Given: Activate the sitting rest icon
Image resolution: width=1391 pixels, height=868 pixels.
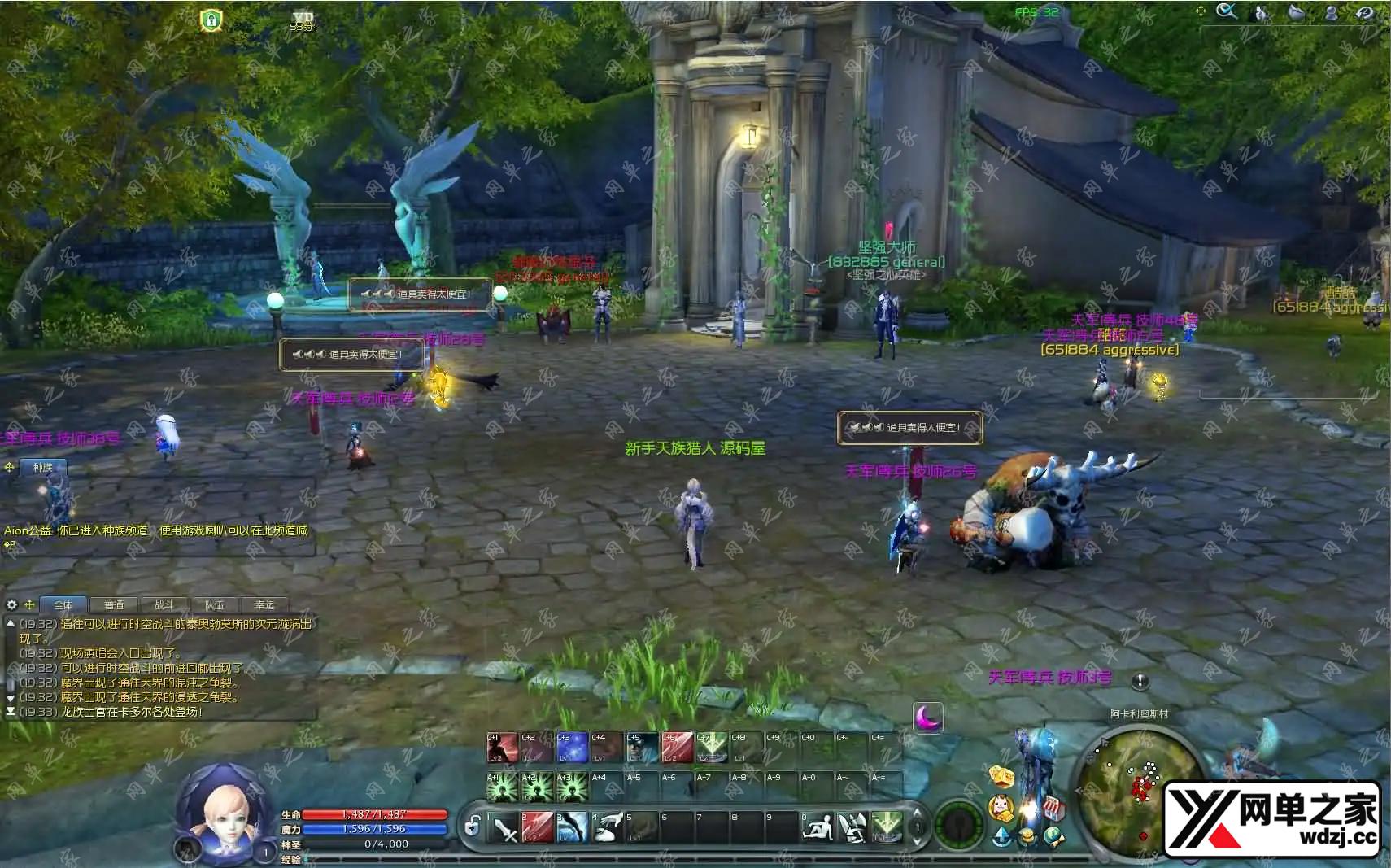Looking at the screenshot, I should [x=817, y=828].
